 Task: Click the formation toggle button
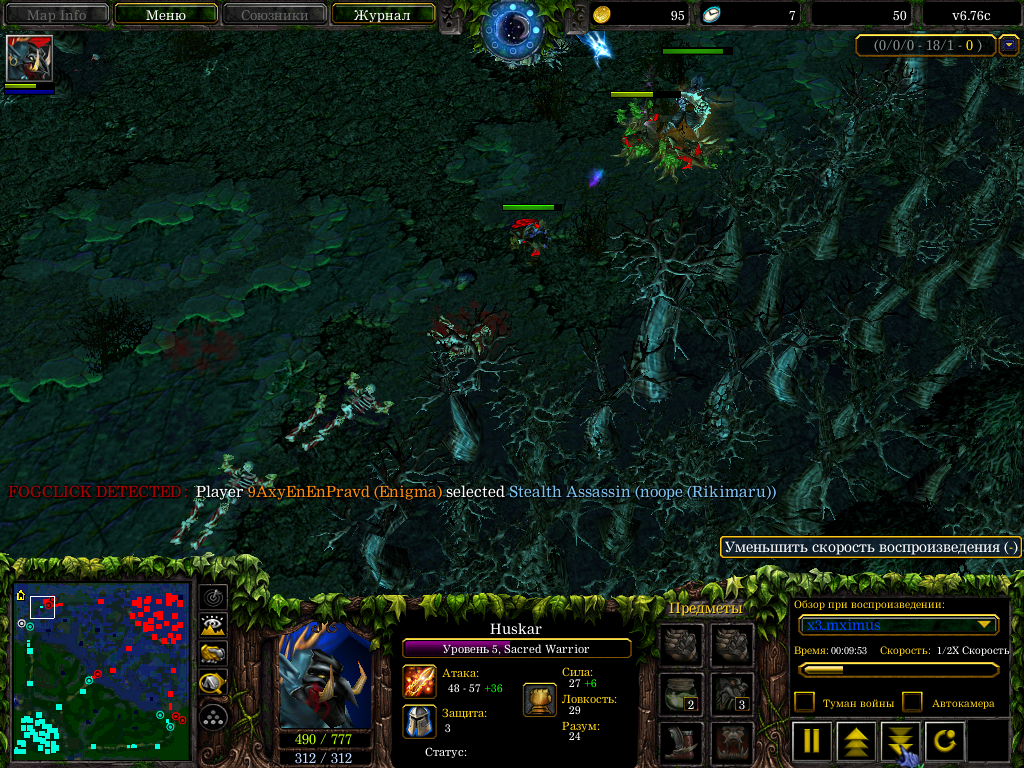212,716
